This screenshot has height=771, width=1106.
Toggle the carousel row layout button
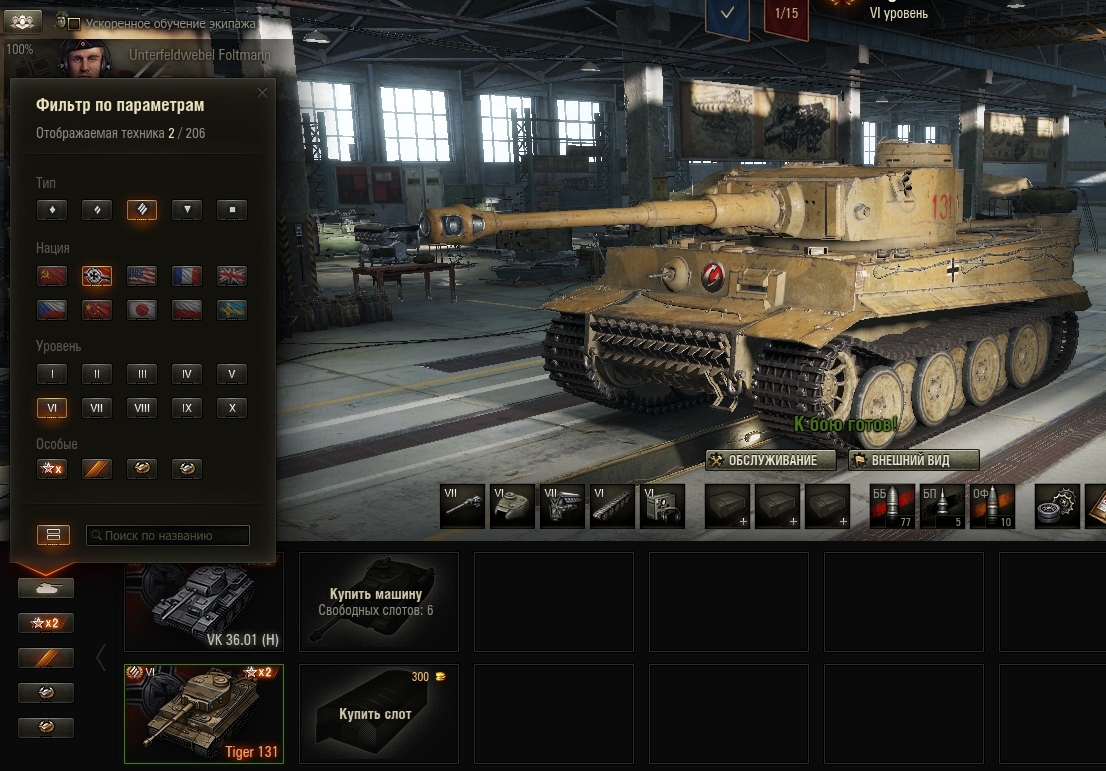tap(53, 535)
